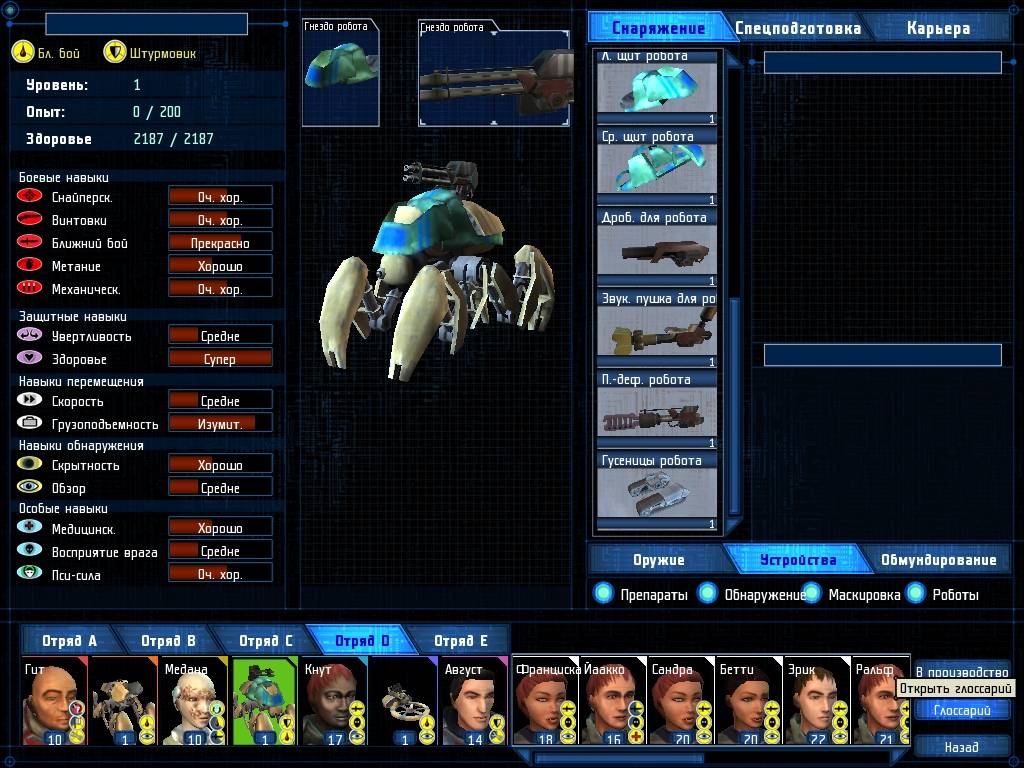The width and height of the screenshot is (1024, 768).
Task: Open the Глоссарий button
Action: [x=961, y=711]
